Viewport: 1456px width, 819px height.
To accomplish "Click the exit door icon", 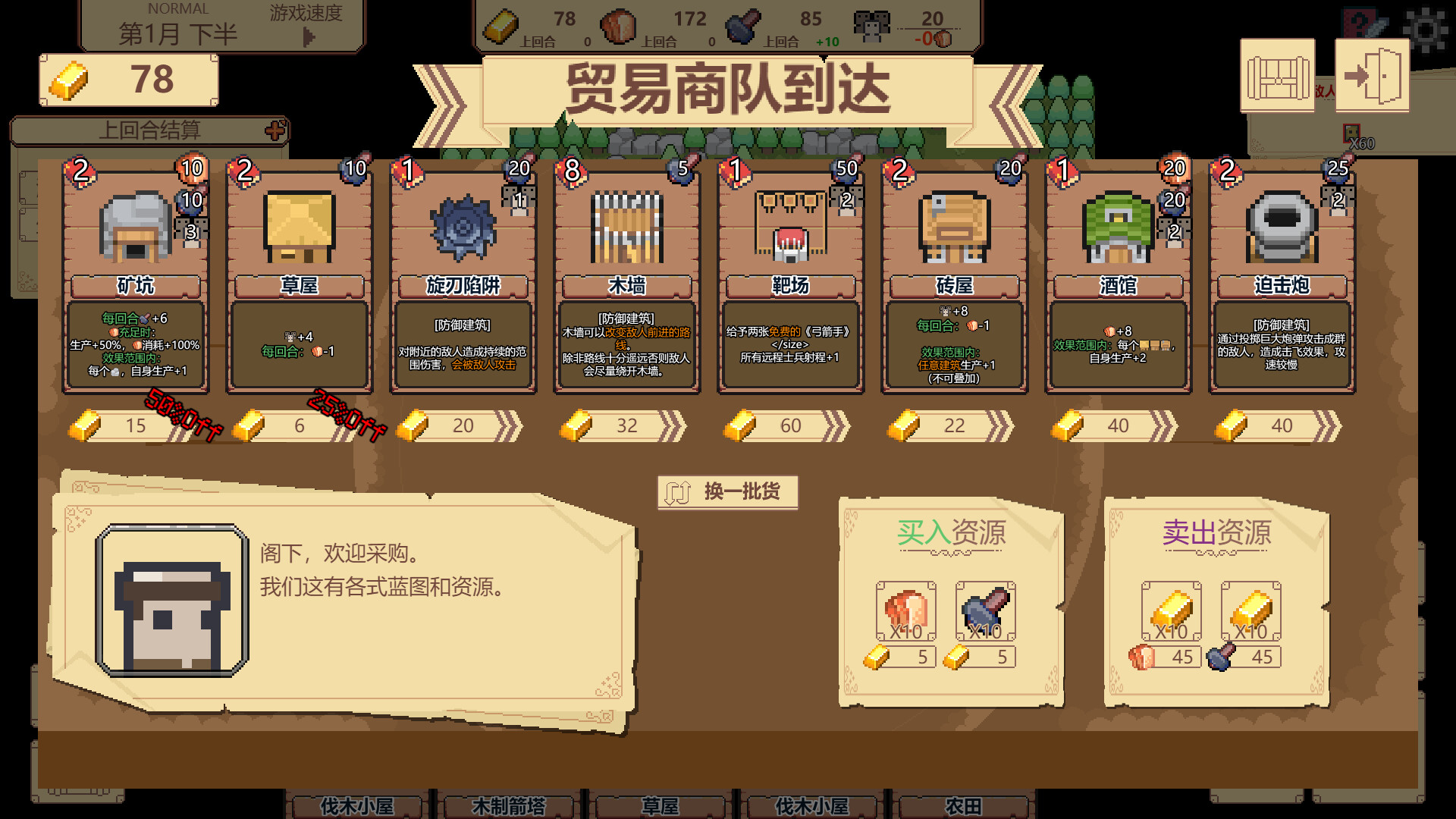I will 1372,74.
